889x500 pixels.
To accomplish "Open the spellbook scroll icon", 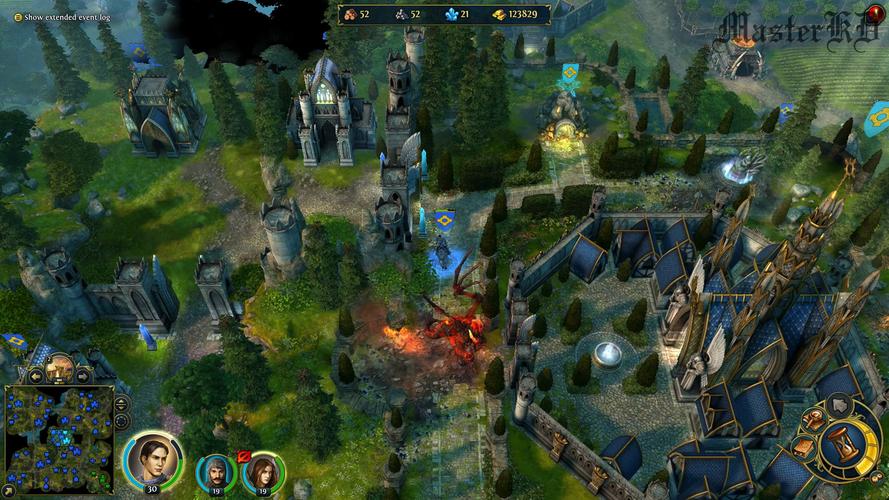I will pos(805,448).
